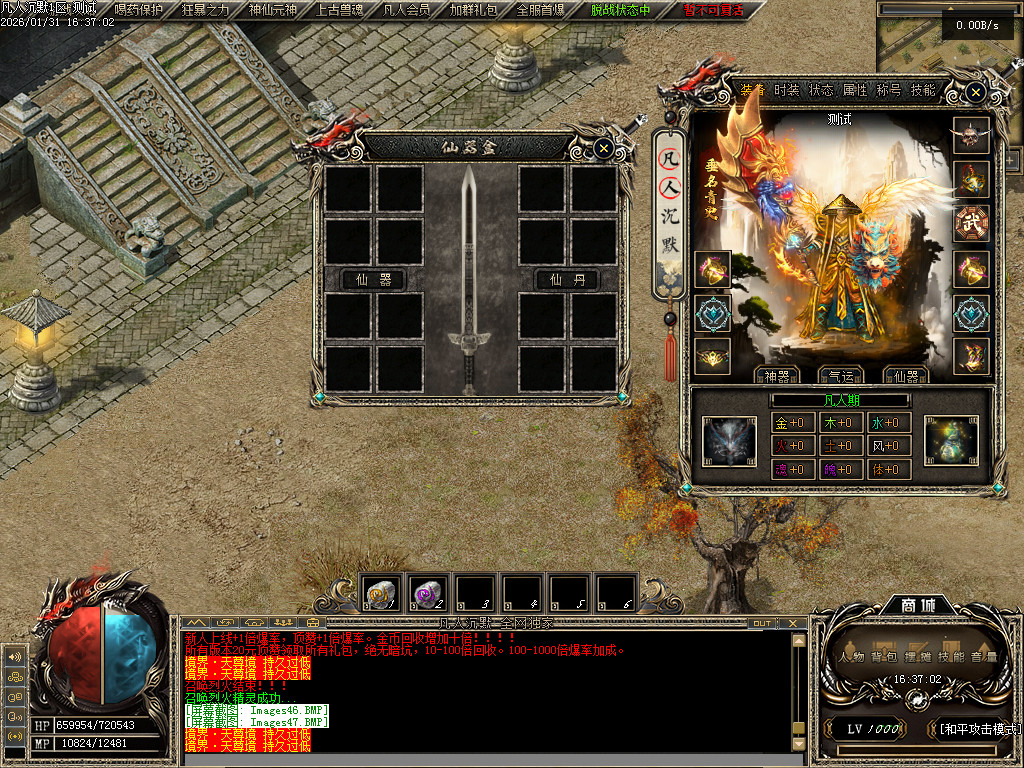Open the 喝药保护 top menu
Image resolution: width=1024 pixels, height=768 pixels.
139,10
